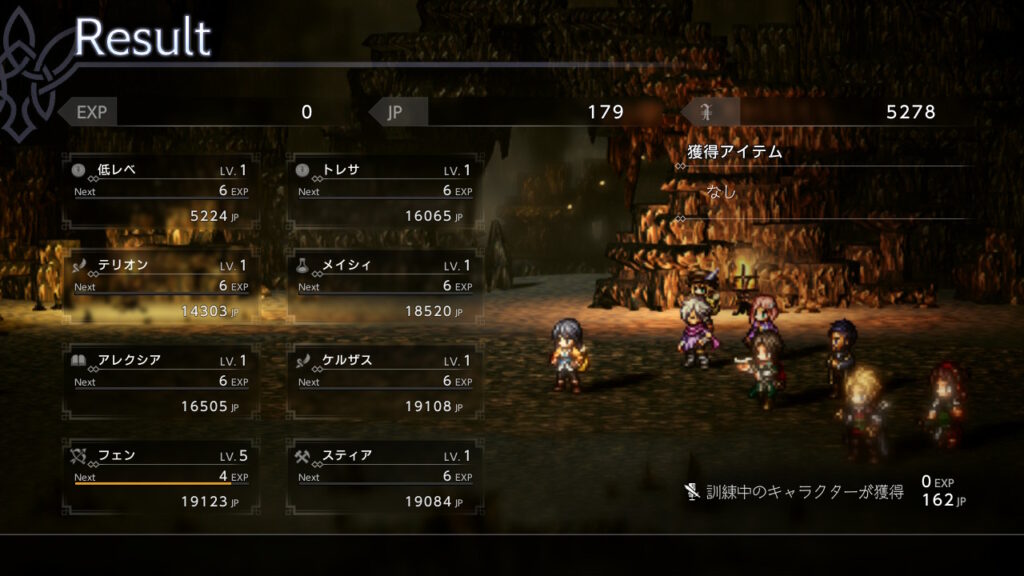
Task: Choose the テリオン result card
Action: click(160, 287)
